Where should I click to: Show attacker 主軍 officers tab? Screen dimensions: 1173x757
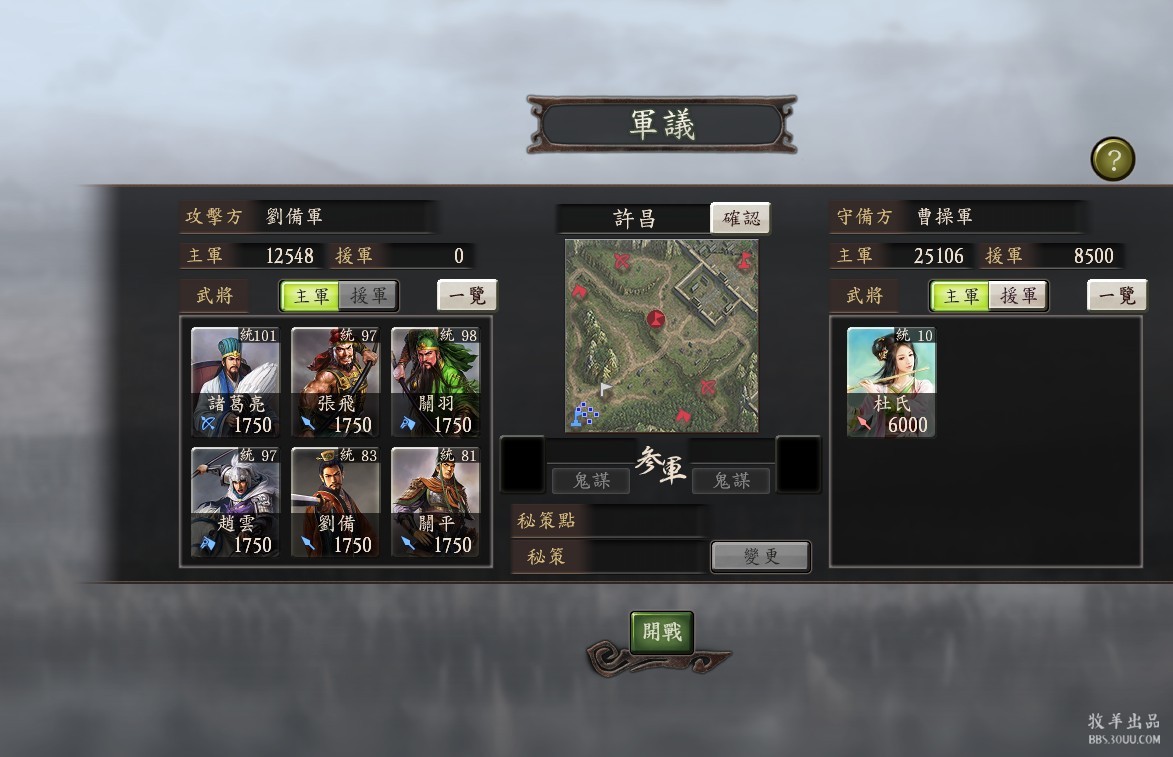tap(311, 296)
